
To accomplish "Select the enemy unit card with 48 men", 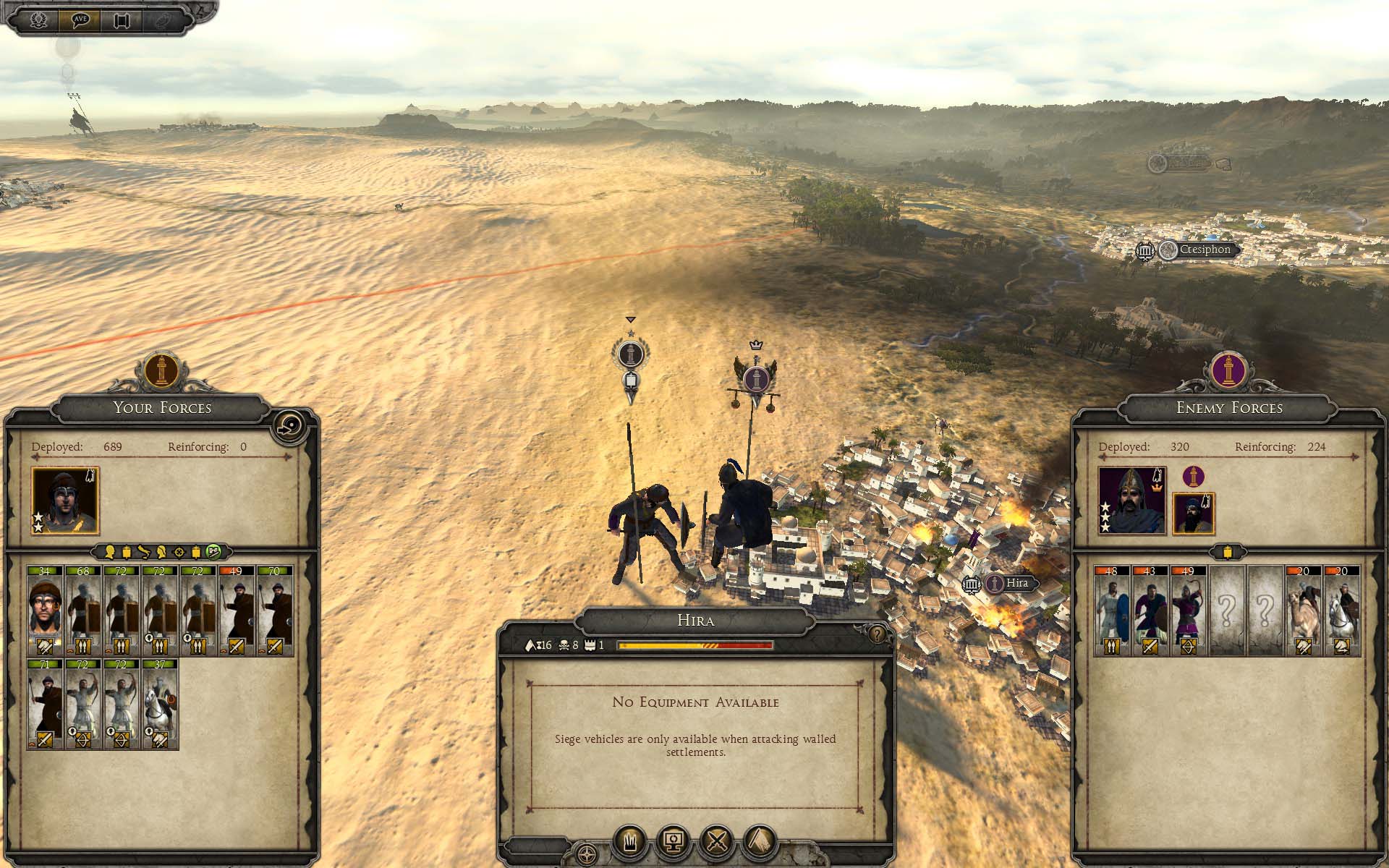I will [1112, 610].
